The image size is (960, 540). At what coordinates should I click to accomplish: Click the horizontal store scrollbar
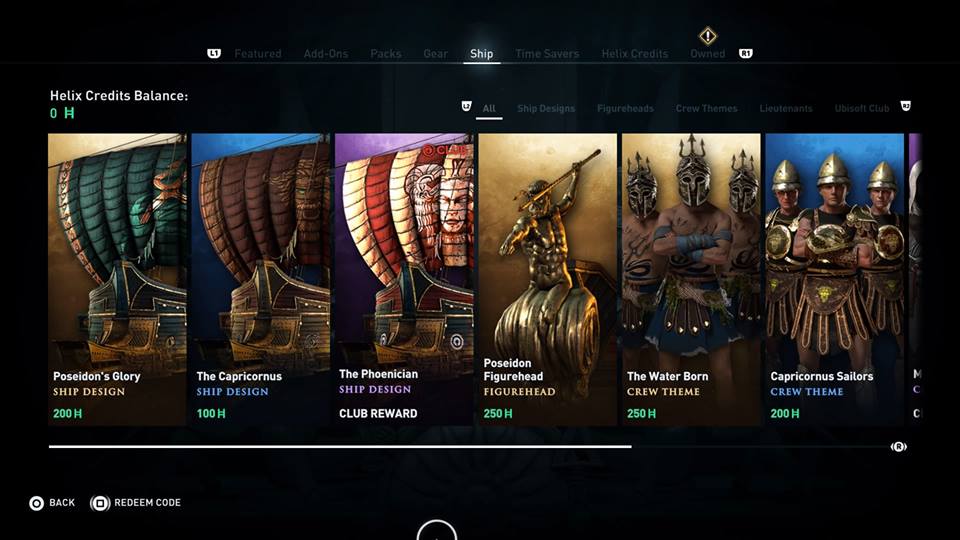coord(340,446)
